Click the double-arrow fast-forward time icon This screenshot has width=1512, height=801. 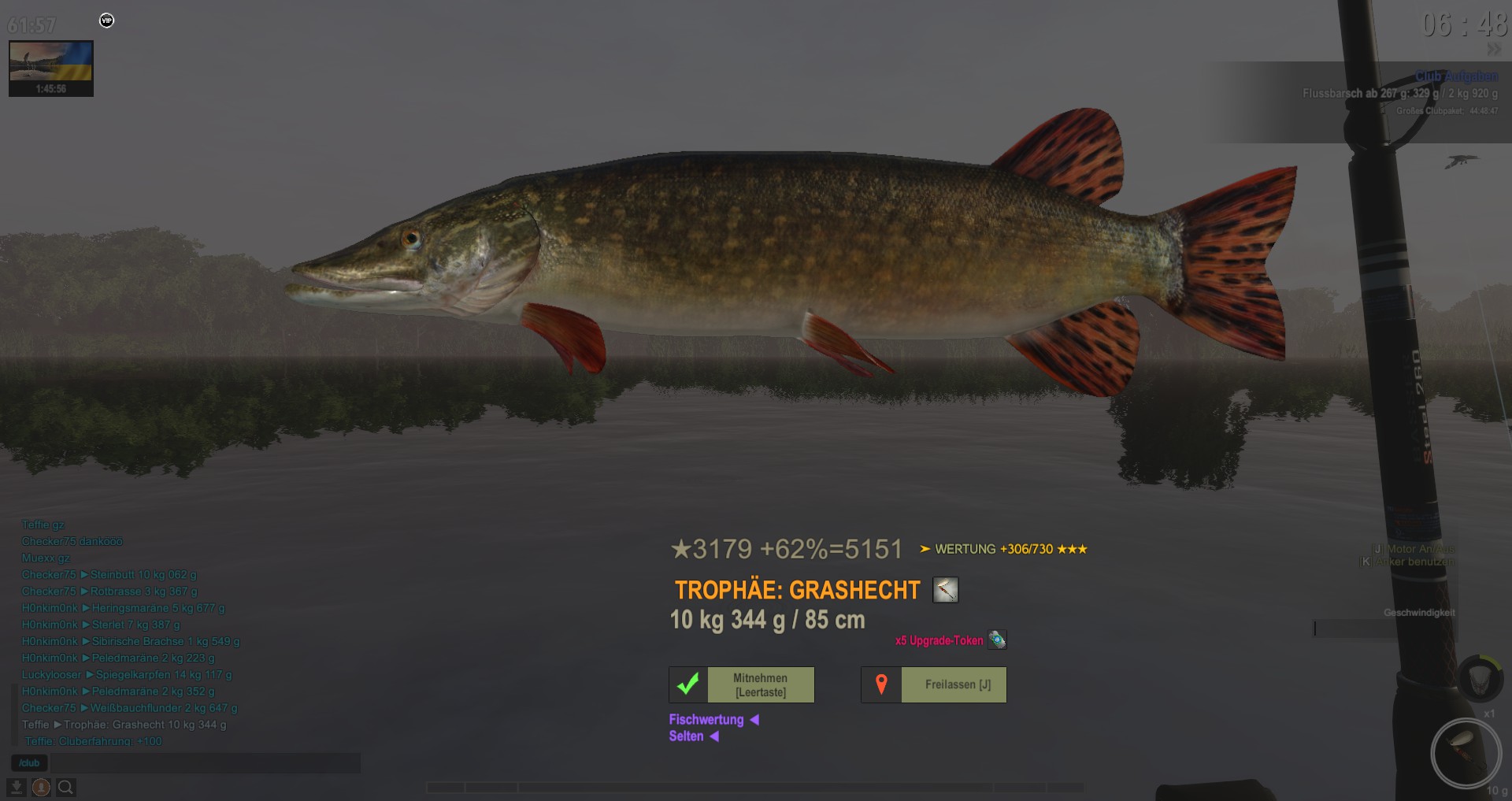[x=1493, y=49]
